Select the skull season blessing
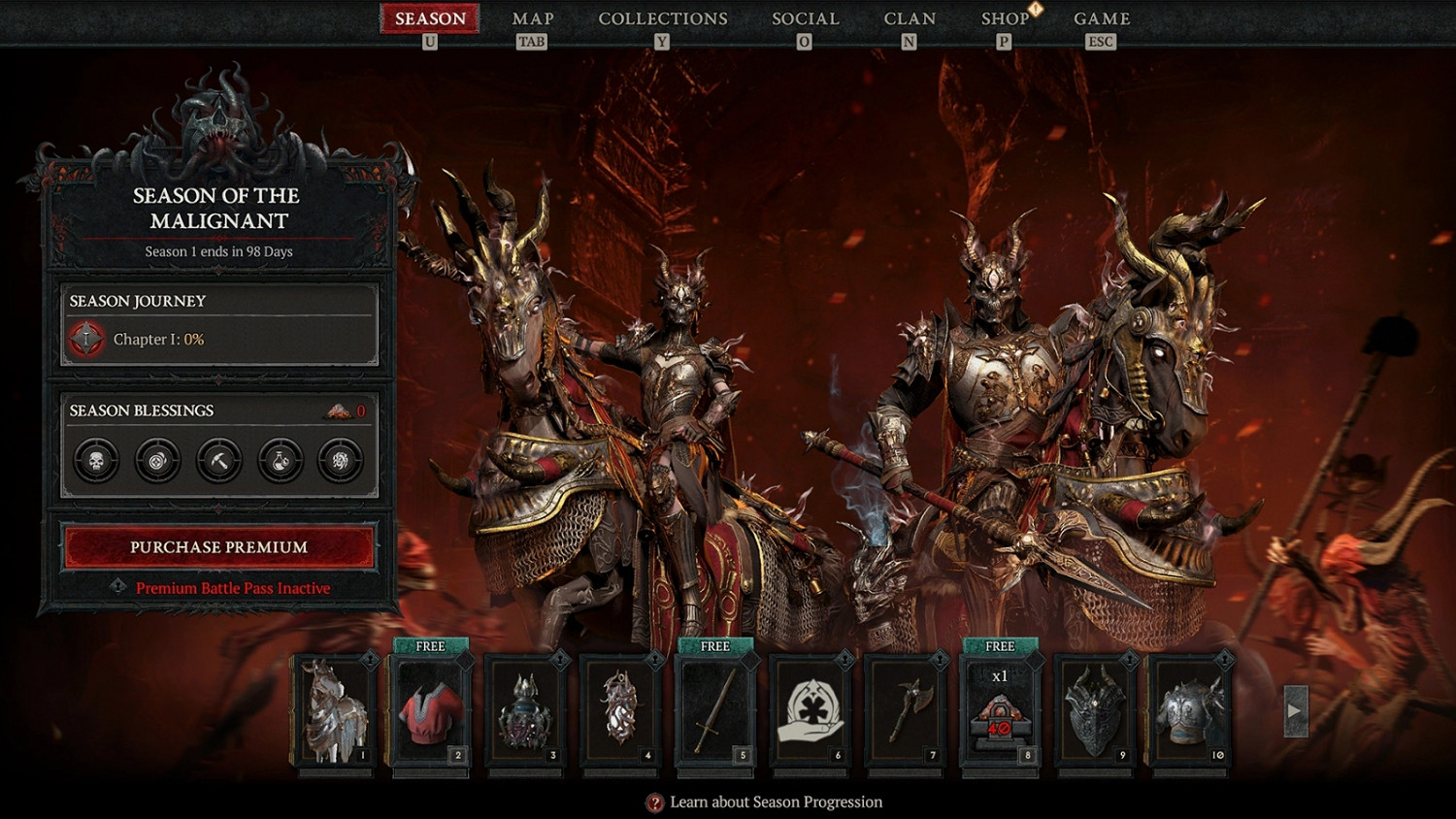 click(x=96, y=460)
